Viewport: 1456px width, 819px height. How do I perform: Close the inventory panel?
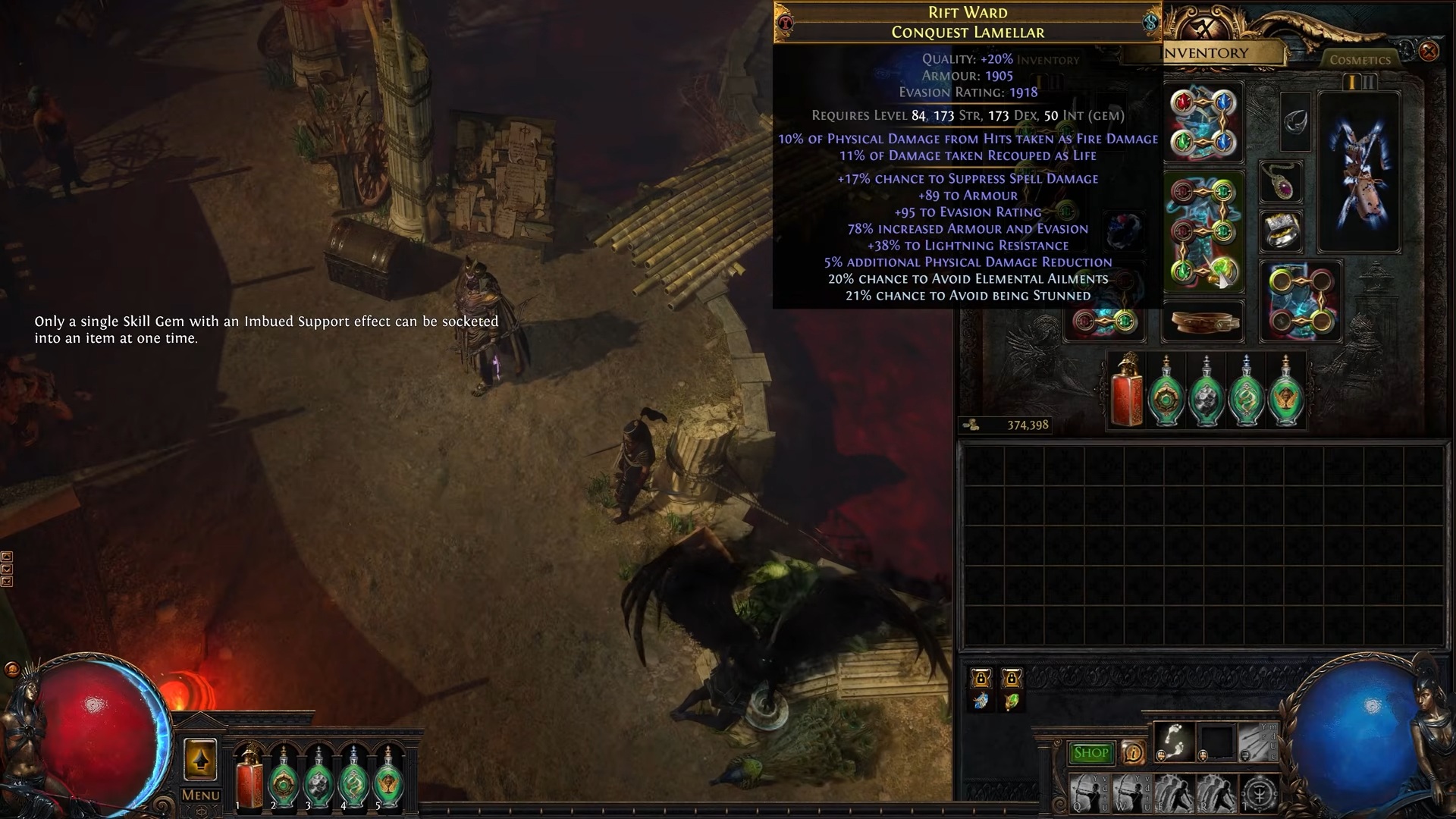(x=1429, y=52)
